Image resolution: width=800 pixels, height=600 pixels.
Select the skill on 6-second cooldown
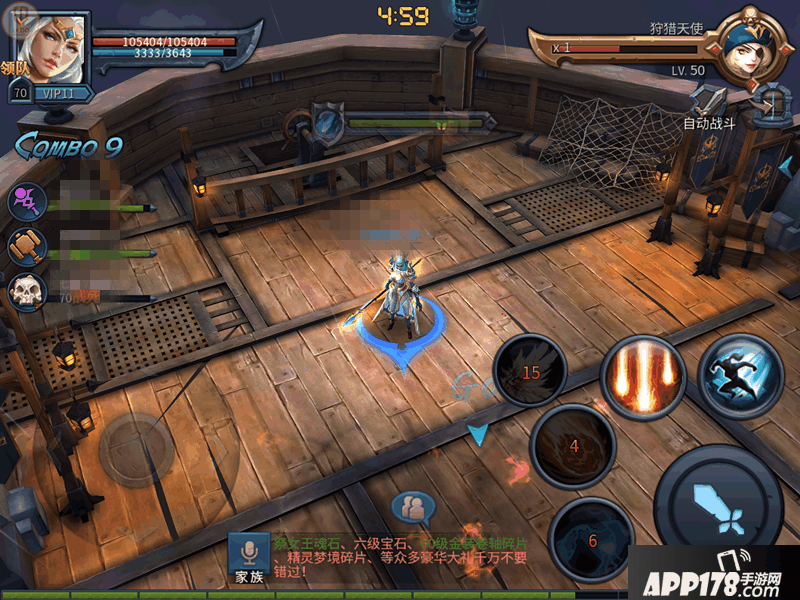(591, 539)
